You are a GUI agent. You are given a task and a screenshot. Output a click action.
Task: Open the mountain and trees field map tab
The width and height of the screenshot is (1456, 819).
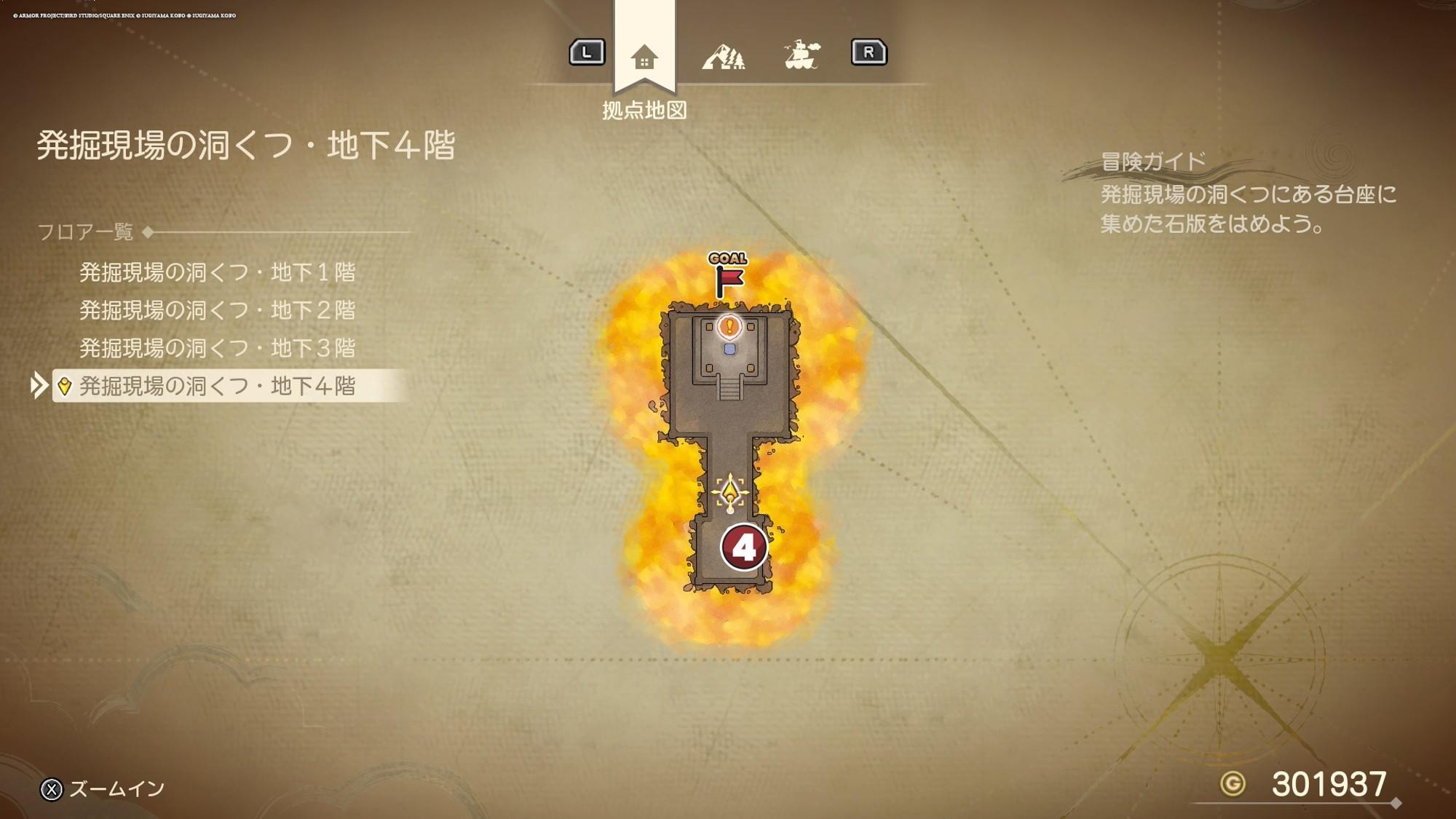pos(723,56)
